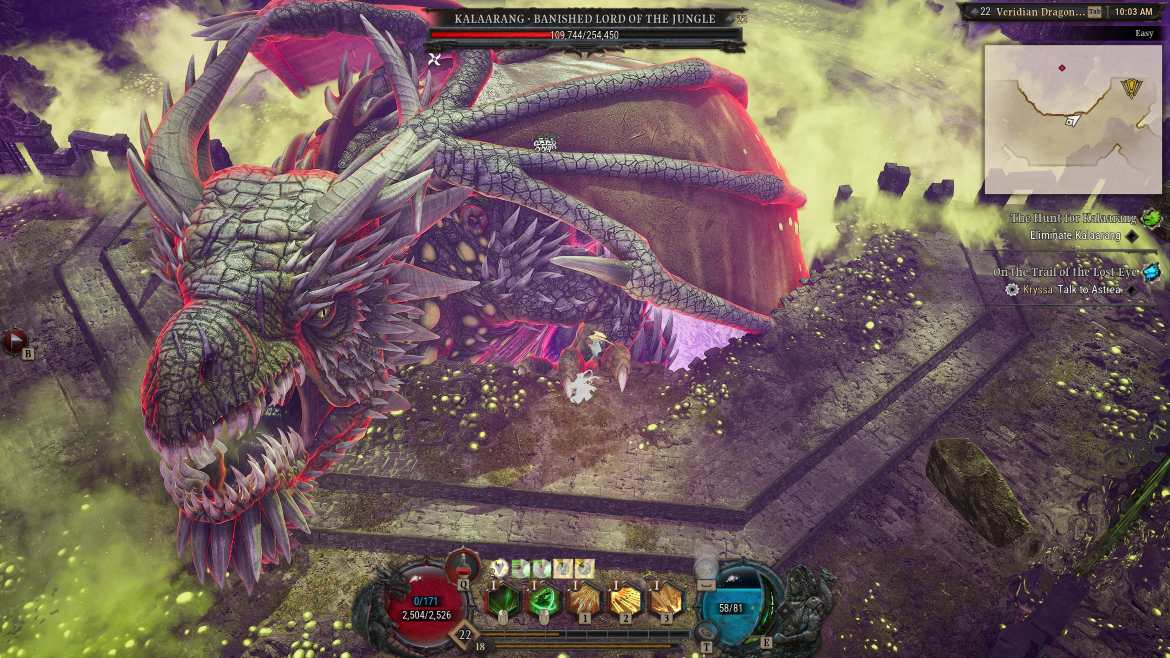
Task: Activate the golden burst skill in slot 2
Action: pos(625,600)
